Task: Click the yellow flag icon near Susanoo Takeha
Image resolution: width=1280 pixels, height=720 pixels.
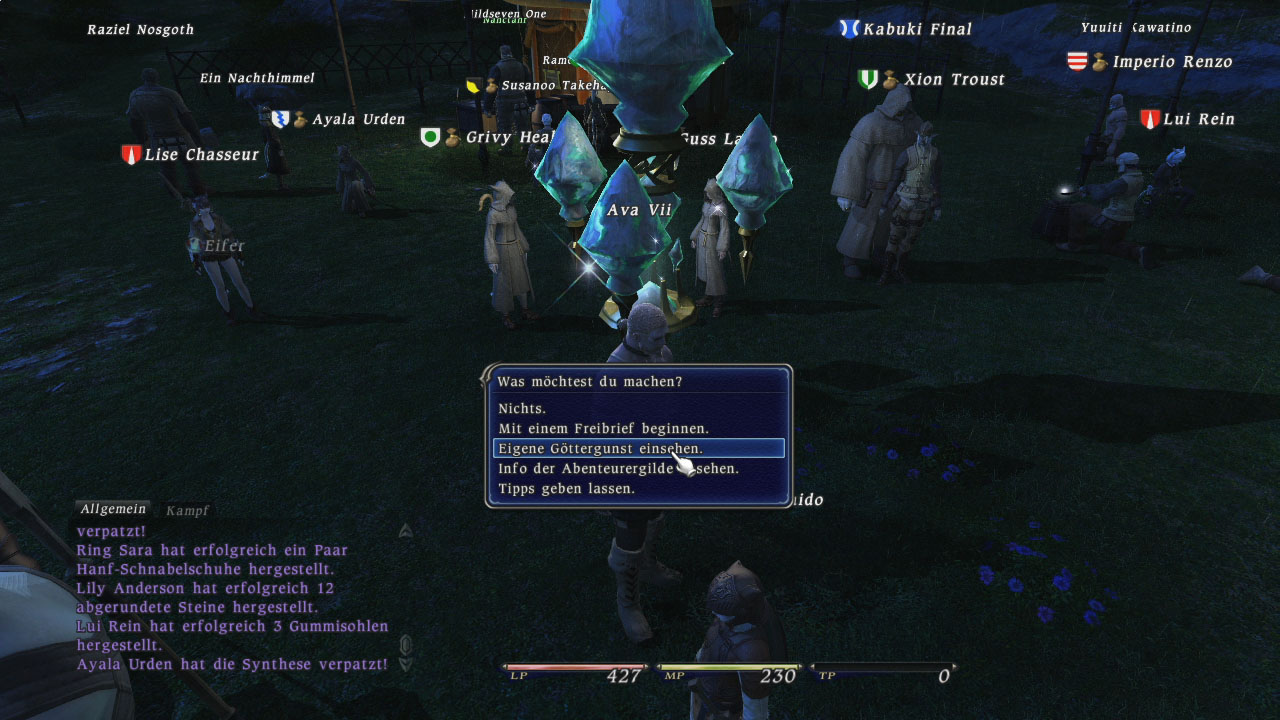Action: tap(472, 86)
